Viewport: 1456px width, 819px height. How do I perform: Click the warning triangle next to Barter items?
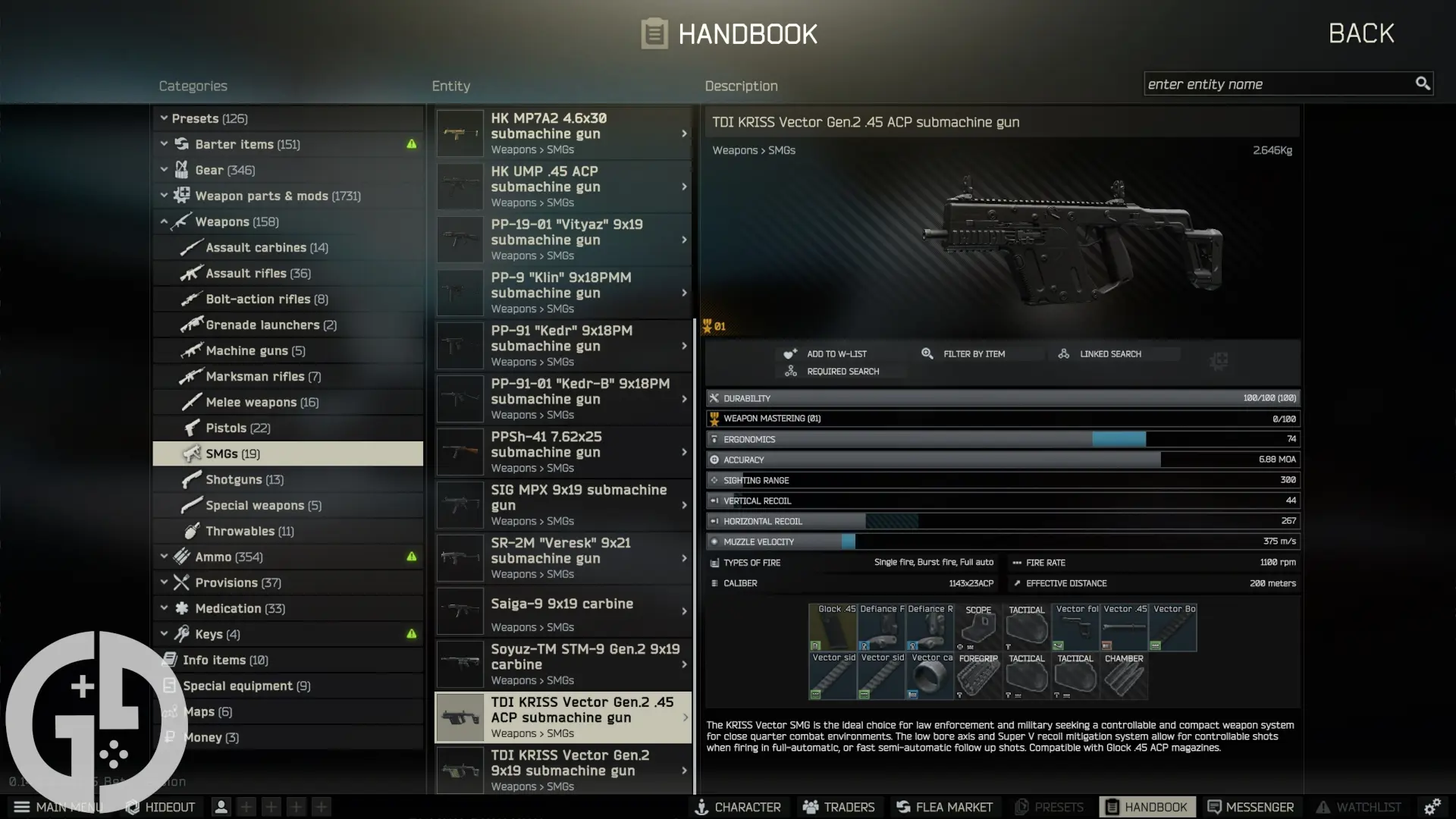tap(411, 144)
